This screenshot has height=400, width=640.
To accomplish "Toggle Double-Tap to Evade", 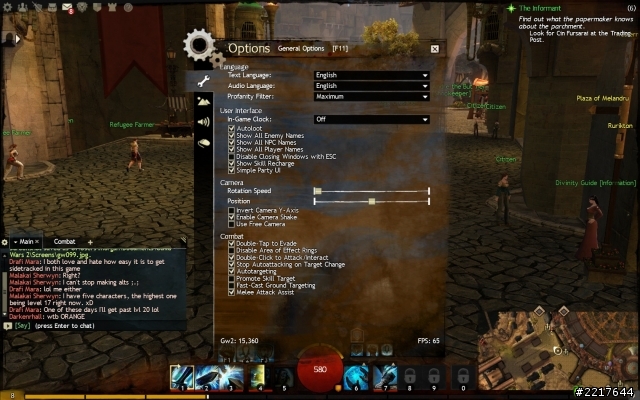I will pyautogui.click(x=233, y=244).
